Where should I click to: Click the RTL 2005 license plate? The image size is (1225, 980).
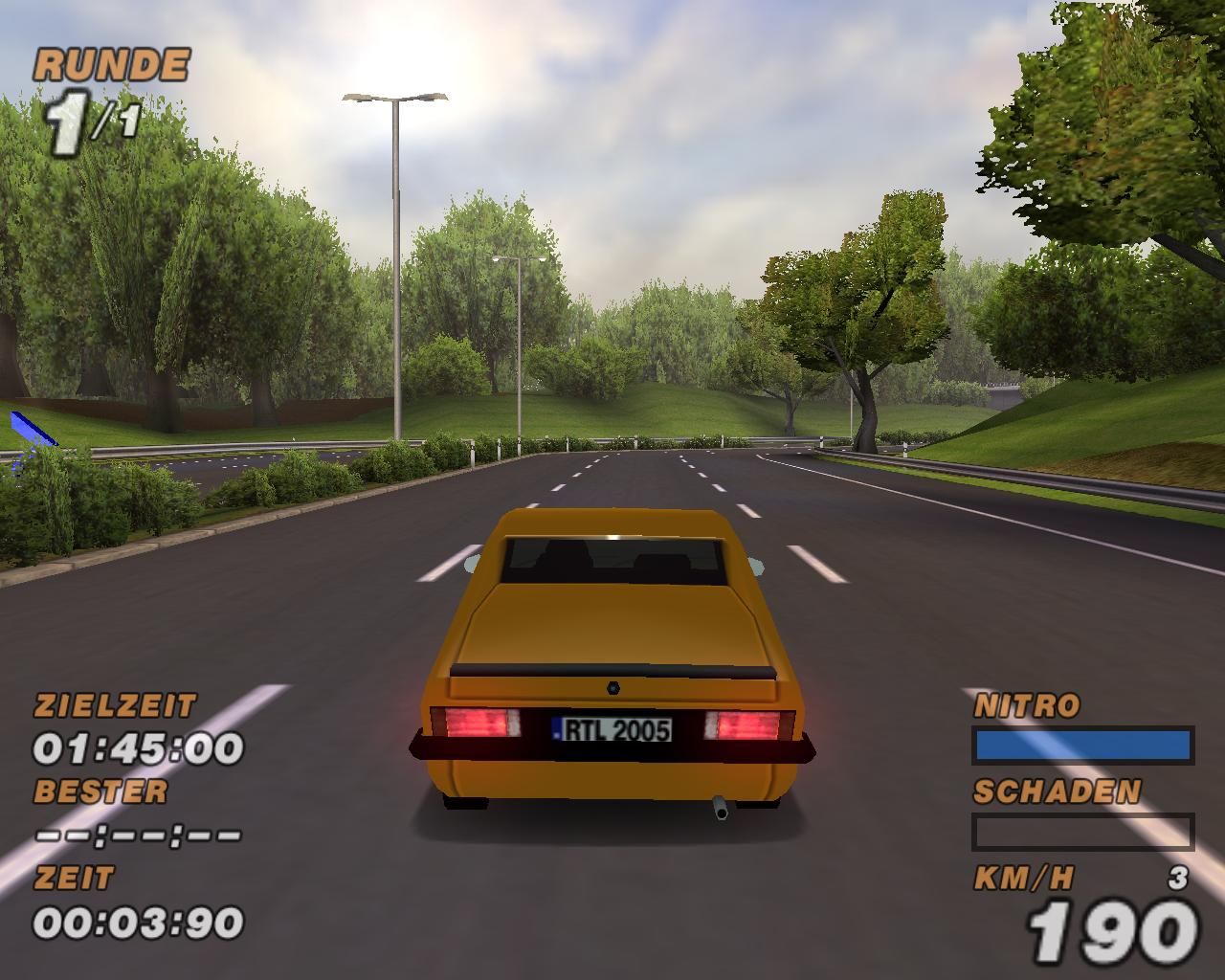pyautogui.click(x=612, y=730)
